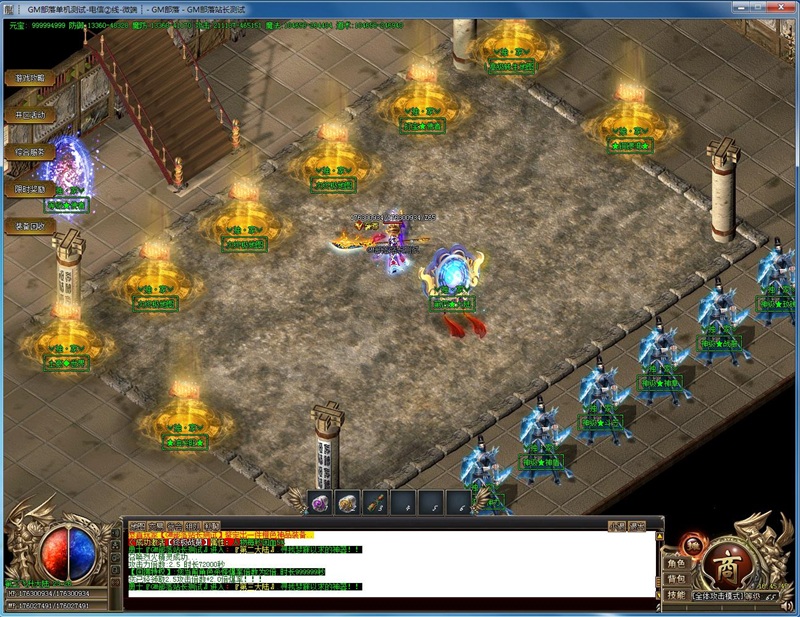Viewport: 800px width, 617px height.
Task: Select the first chat channel tab
Action: (136, 525)
